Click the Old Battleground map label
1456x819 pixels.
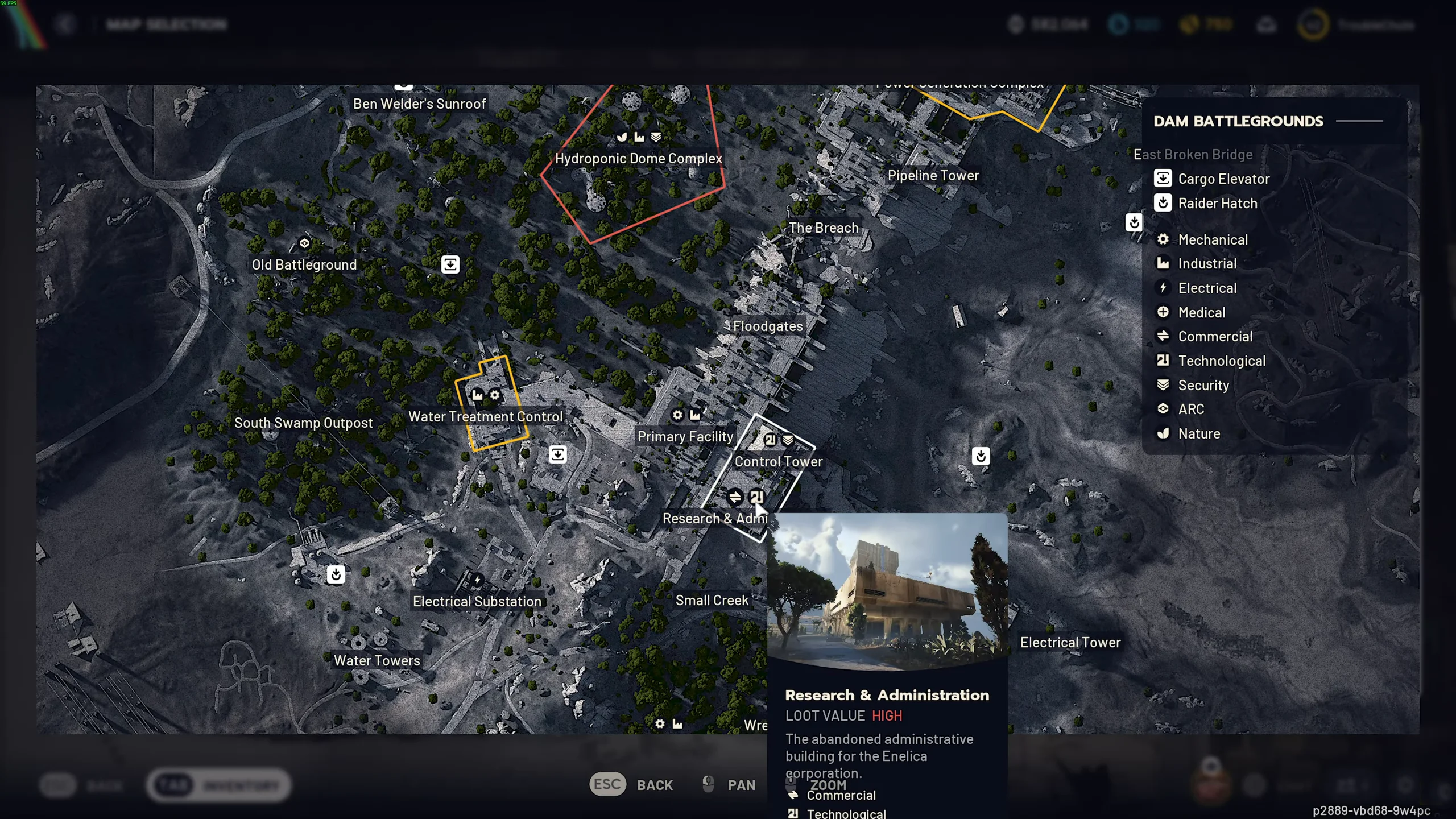coord(304,264)
